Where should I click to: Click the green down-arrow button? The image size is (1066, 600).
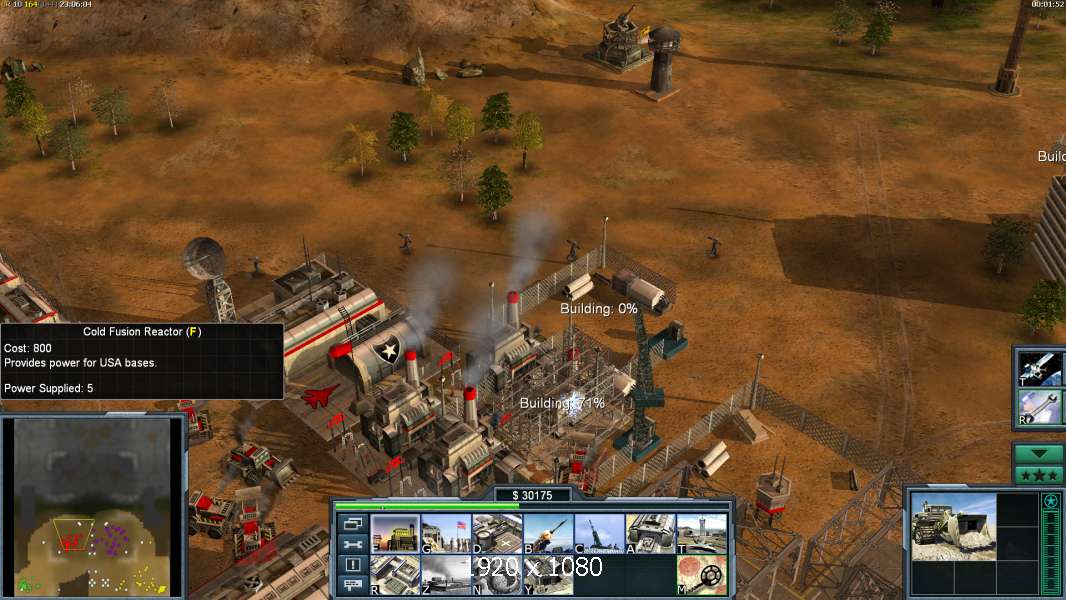(1039, 454)
